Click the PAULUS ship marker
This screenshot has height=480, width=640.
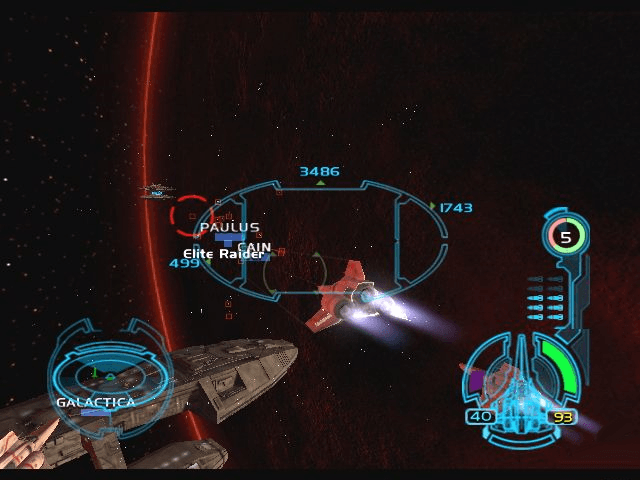click(229, 228)
